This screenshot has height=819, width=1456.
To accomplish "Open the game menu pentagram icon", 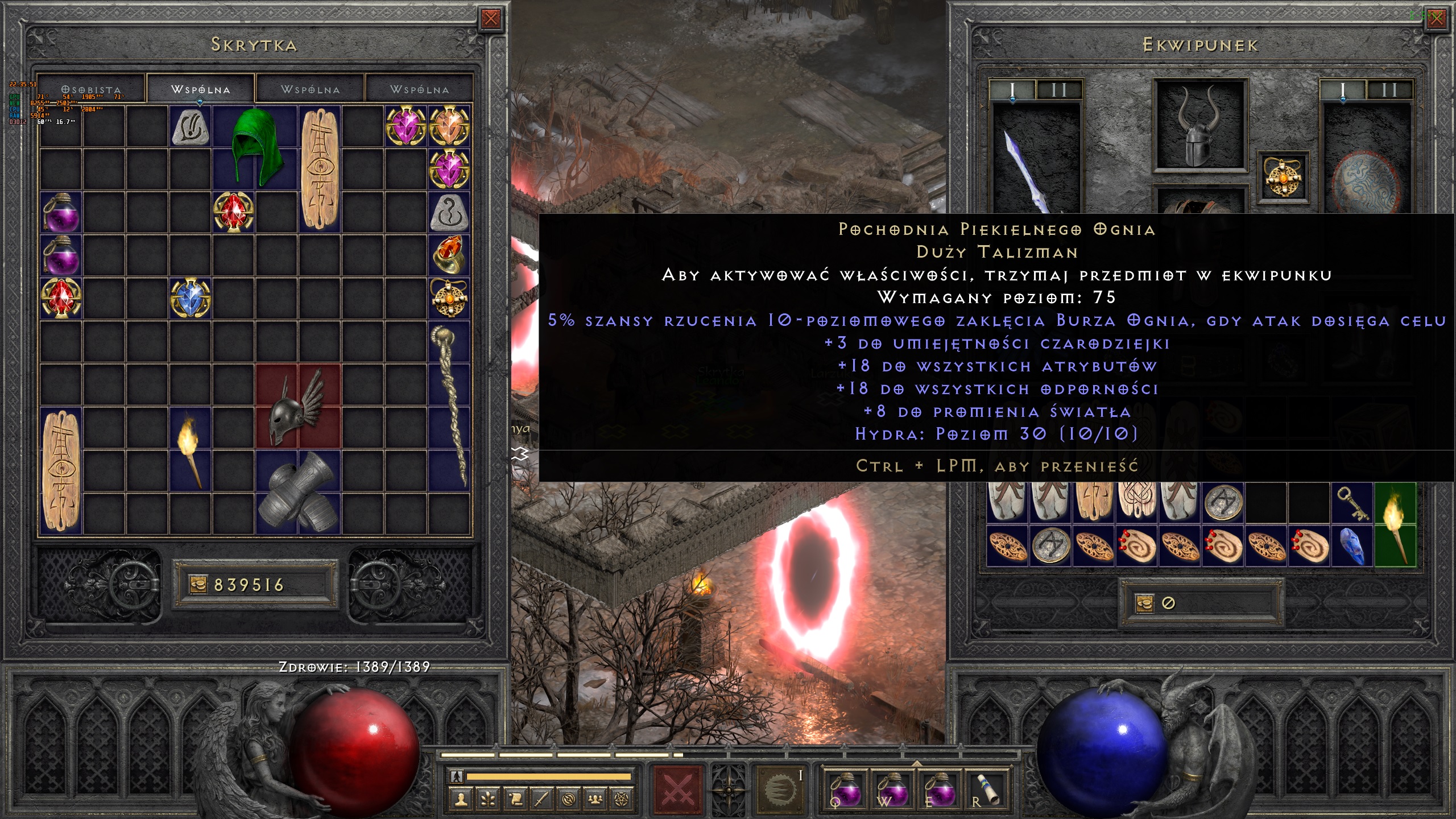I will point(622,800).
